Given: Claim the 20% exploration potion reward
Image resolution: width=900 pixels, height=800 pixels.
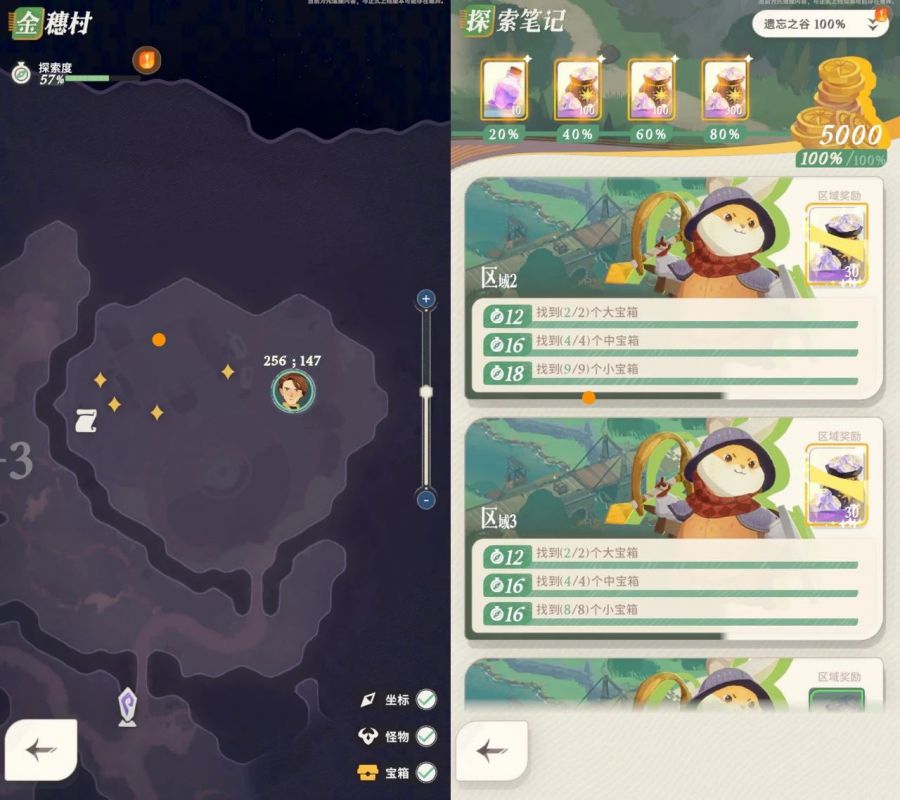Looking at the screenshot, I should [x=504, y=91].
